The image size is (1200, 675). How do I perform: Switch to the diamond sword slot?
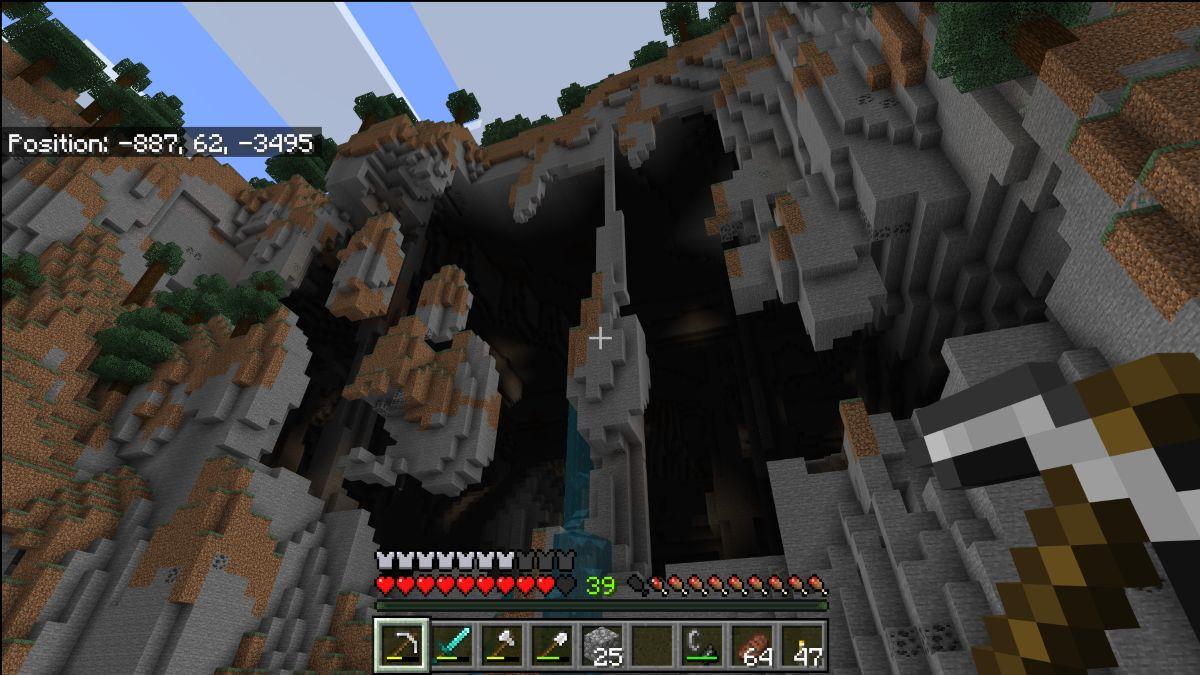(452, 645)
